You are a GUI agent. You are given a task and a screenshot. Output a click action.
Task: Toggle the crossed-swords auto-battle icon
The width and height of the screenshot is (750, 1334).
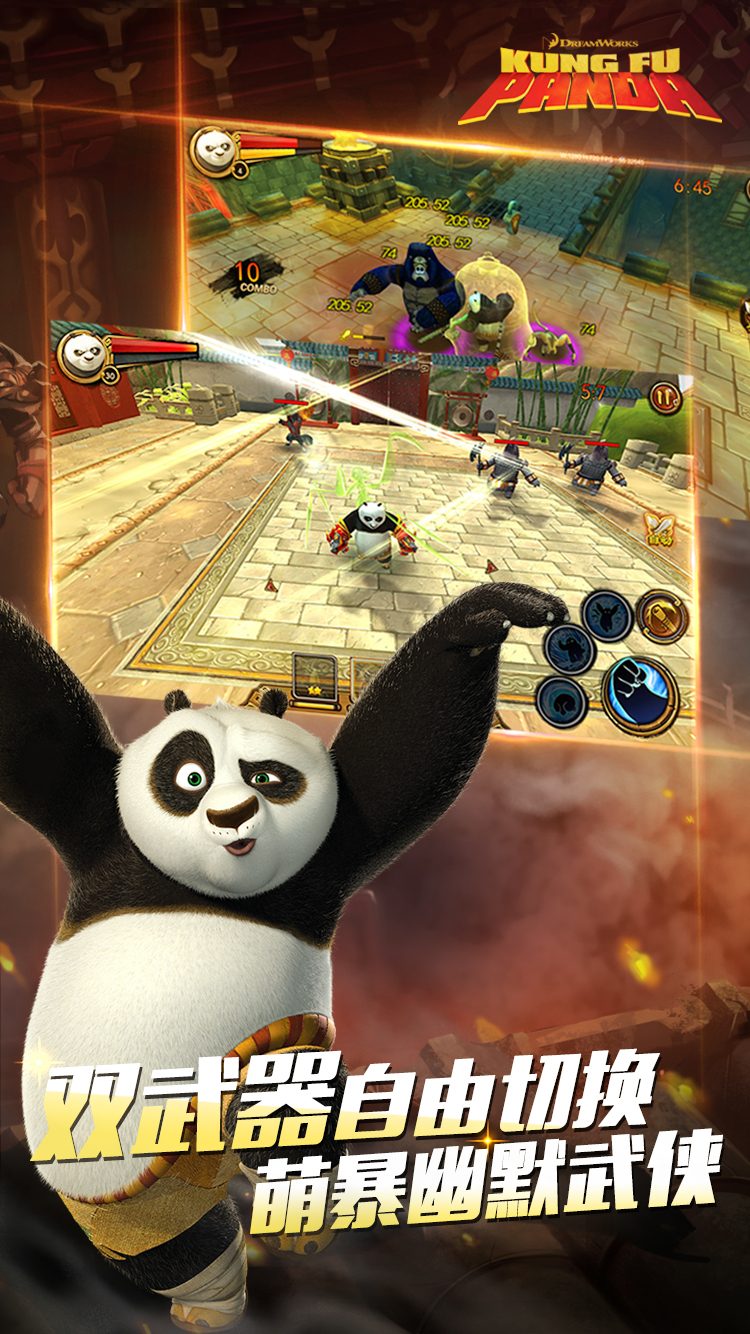[659, 529]
